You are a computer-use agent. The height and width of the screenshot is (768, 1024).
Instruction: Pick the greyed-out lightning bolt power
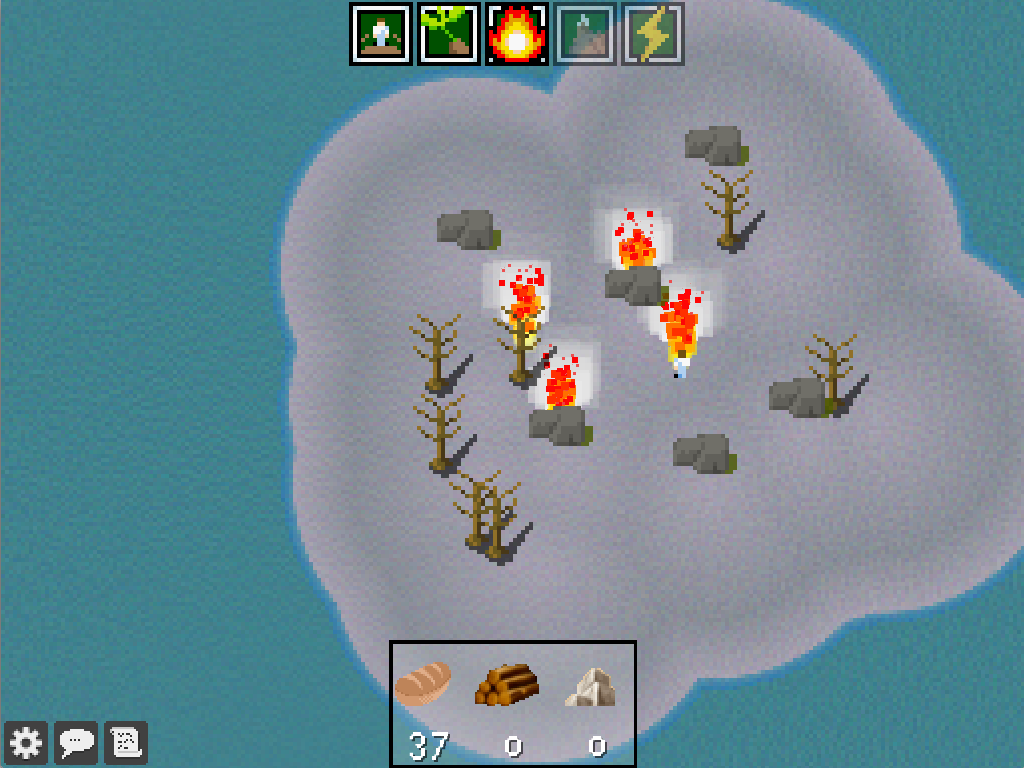(653, 34)
